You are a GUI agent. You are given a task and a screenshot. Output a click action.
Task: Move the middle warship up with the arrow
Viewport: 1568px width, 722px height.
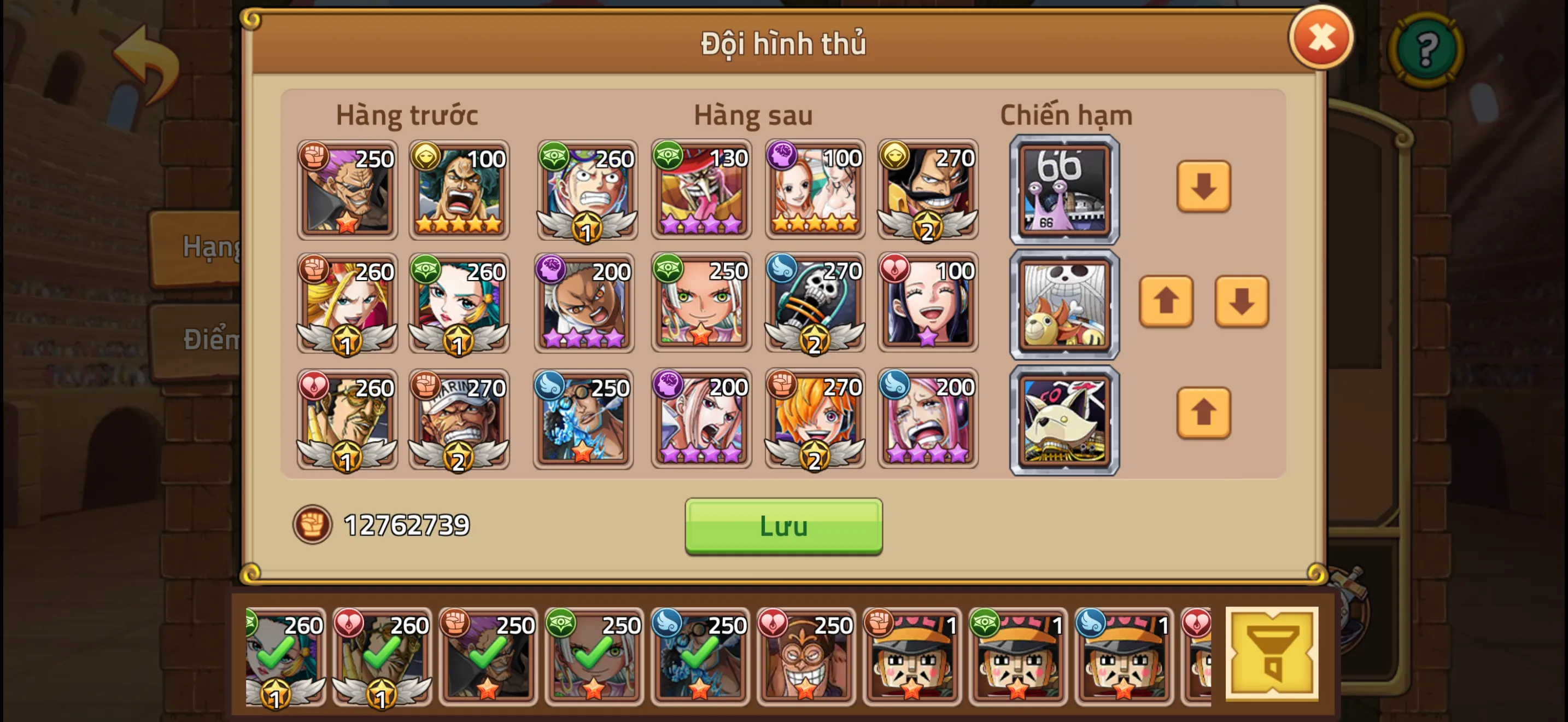tap(1166, 301)
